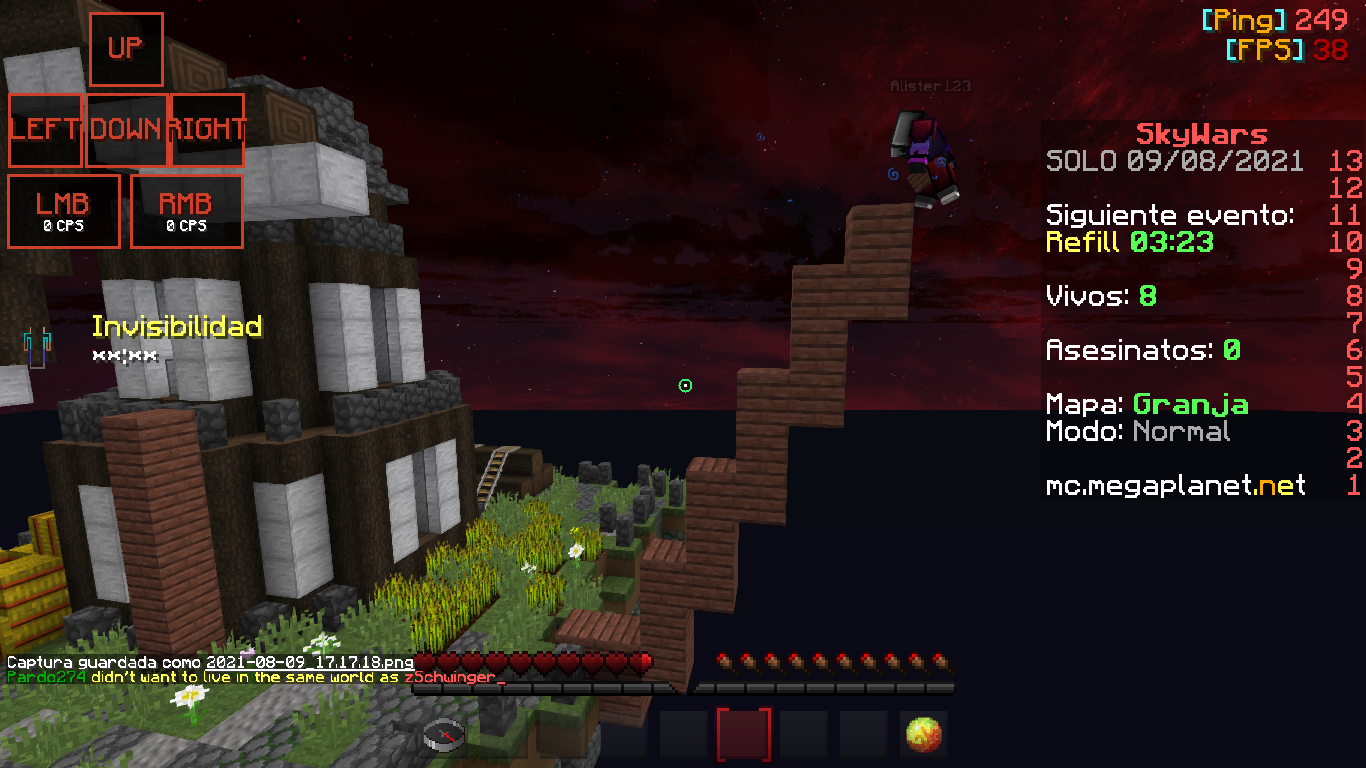Select the compass hotbar slot
1366x768 pixels.
click(x=444, y=735)
